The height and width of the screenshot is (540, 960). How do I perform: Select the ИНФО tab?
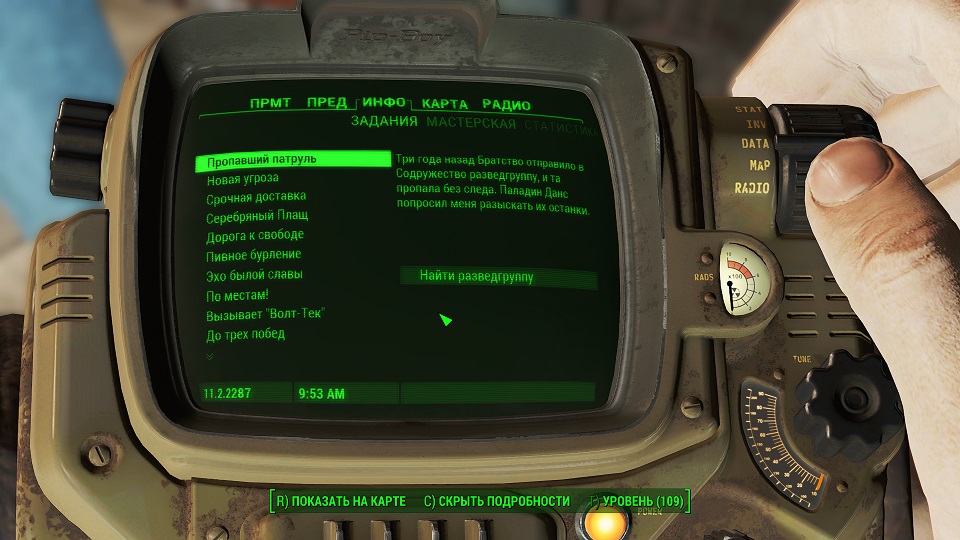[384, 103]
